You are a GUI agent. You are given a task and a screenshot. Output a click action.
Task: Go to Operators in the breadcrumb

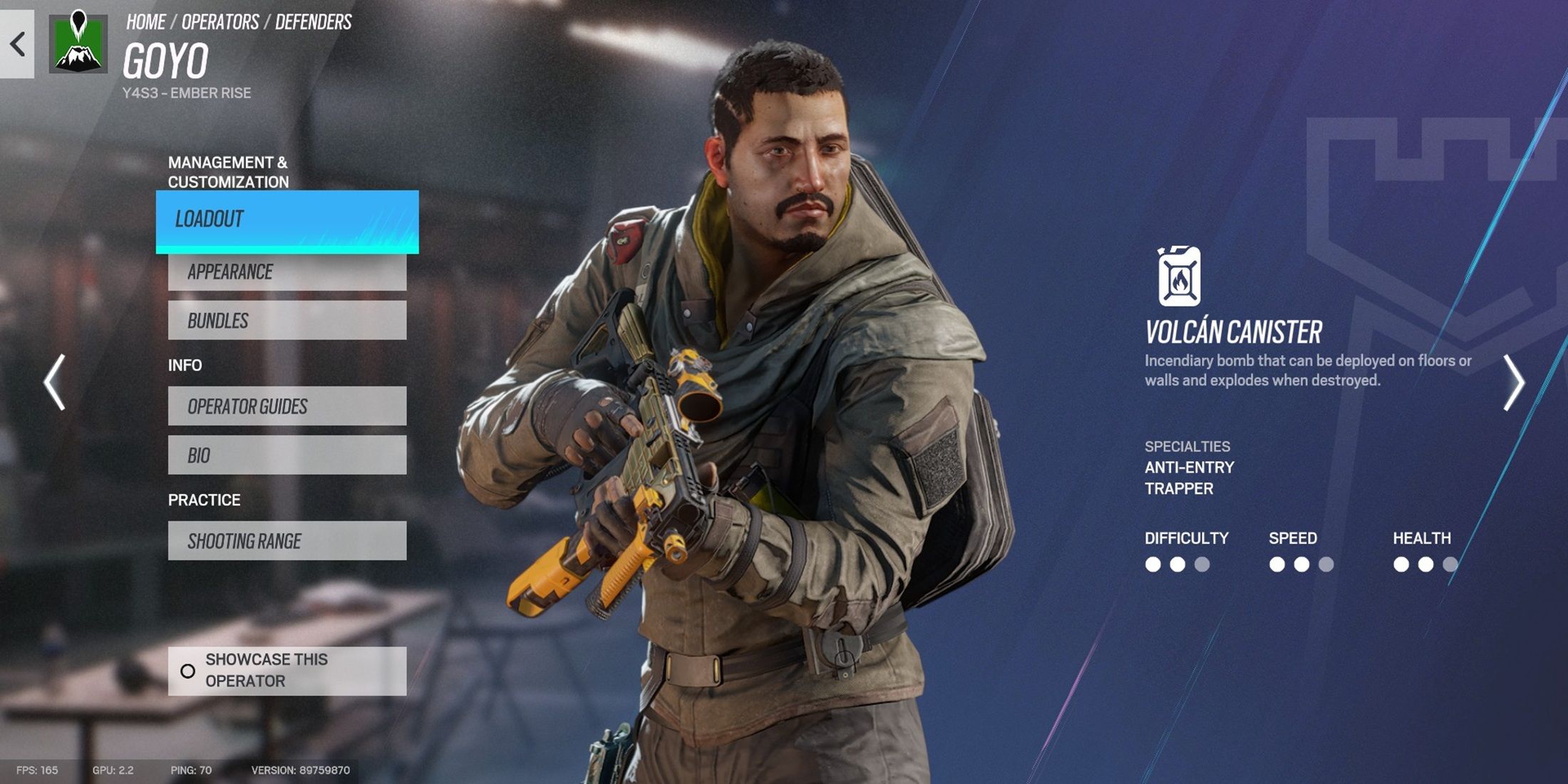220,22
